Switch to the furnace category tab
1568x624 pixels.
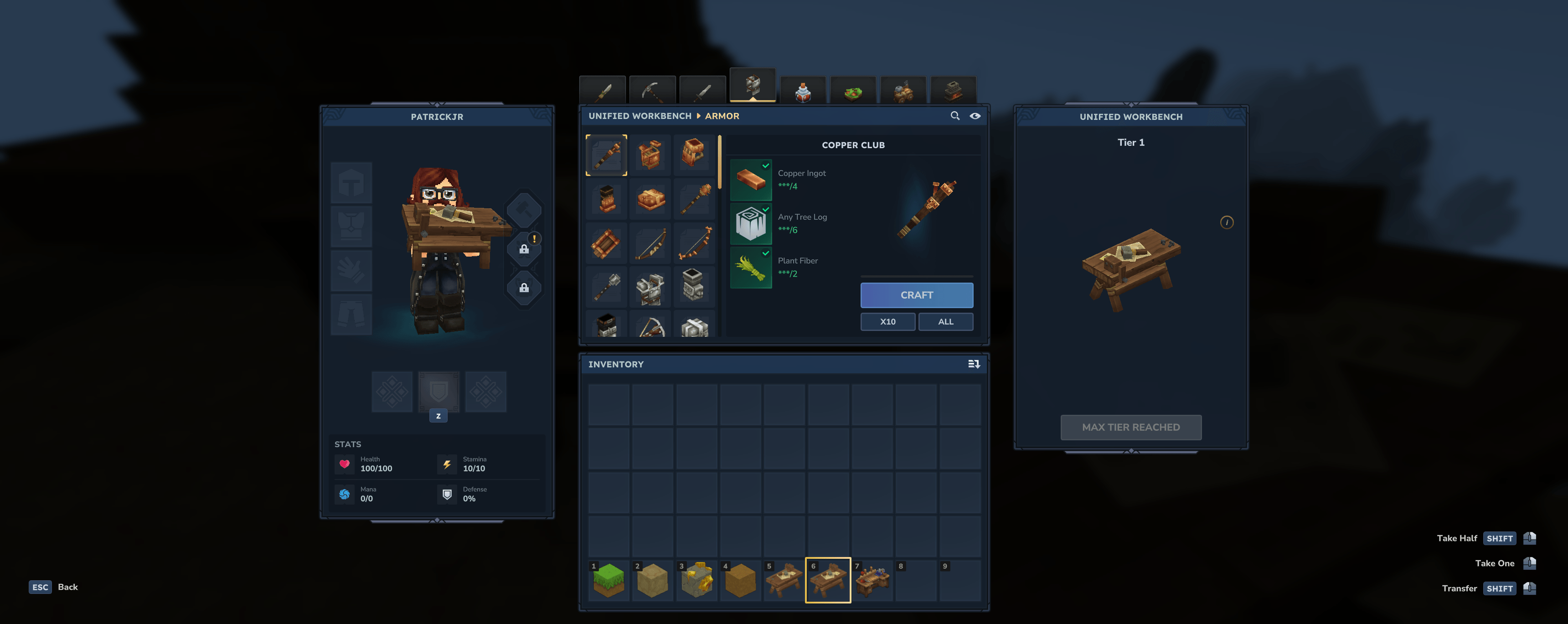click(953, 91)
